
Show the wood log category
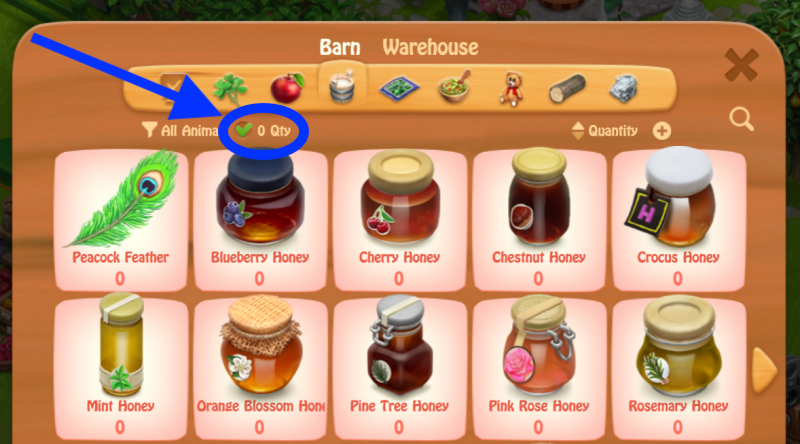point(567,88)
